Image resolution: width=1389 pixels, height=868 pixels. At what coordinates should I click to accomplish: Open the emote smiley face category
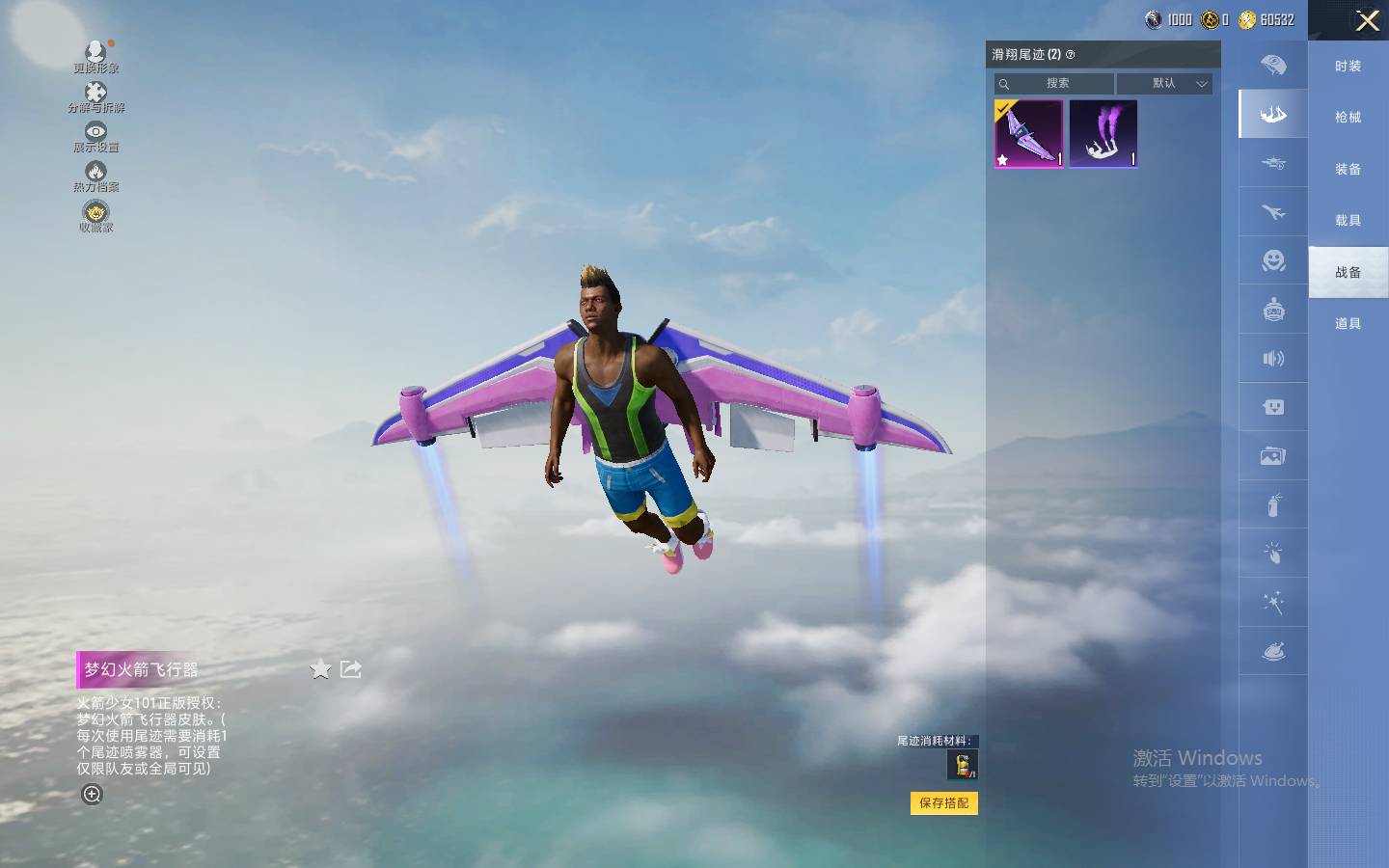(1273, 260)
